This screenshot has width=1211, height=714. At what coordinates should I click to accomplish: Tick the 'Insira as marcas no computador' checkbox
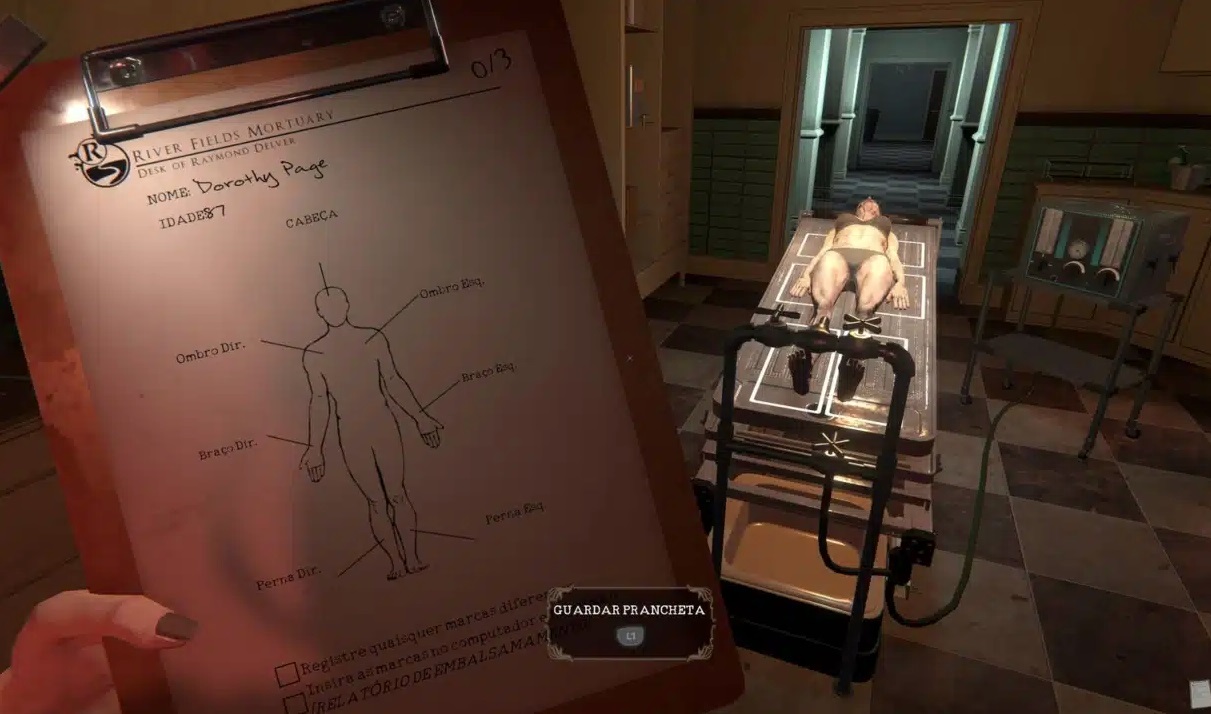[x=296, y=703]
